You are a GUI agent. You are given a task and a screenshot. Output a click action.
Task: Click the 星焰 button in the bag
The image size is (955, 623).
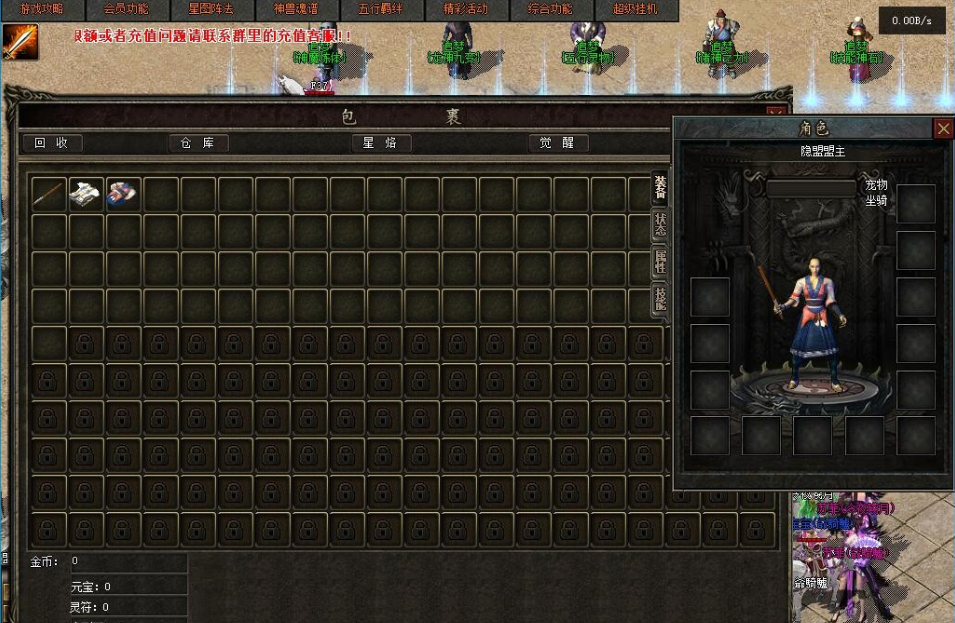[x=381, y=143]
